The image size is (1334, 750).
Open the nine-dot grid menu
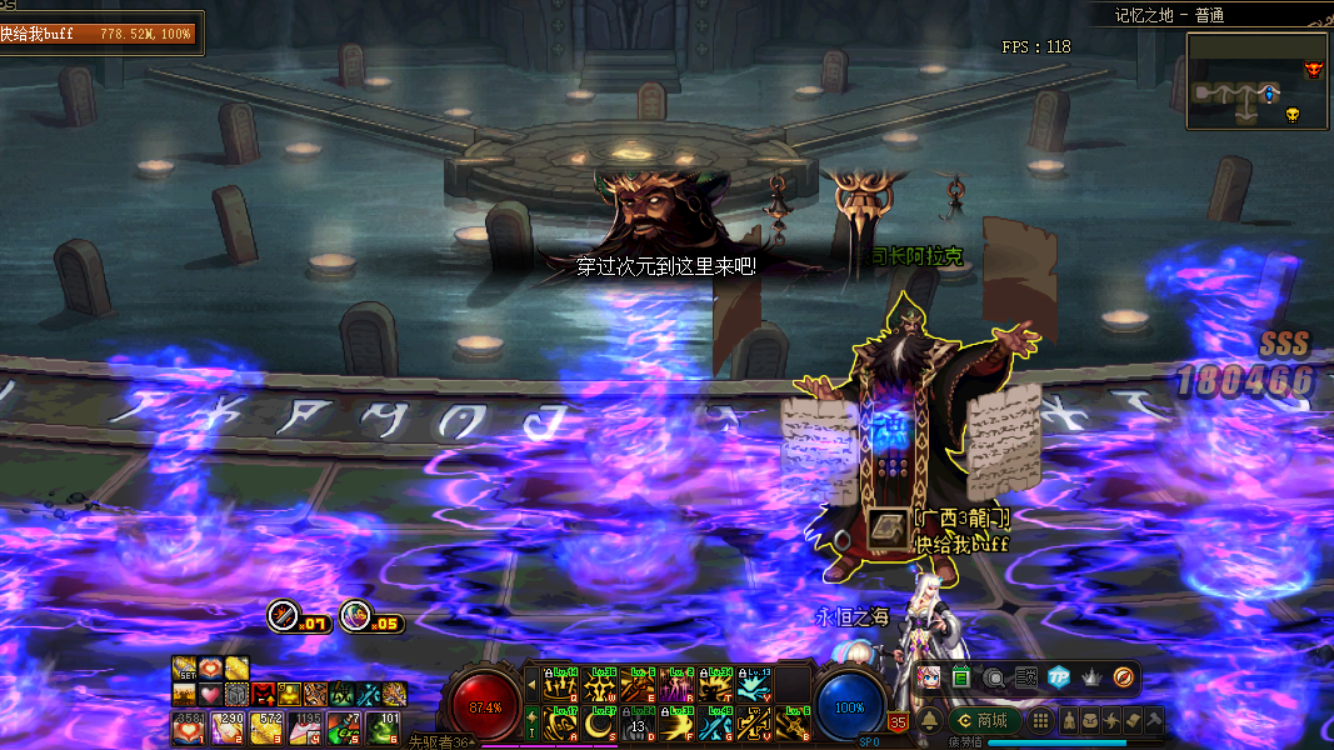pyautogui.click(x=1041, y=721)
